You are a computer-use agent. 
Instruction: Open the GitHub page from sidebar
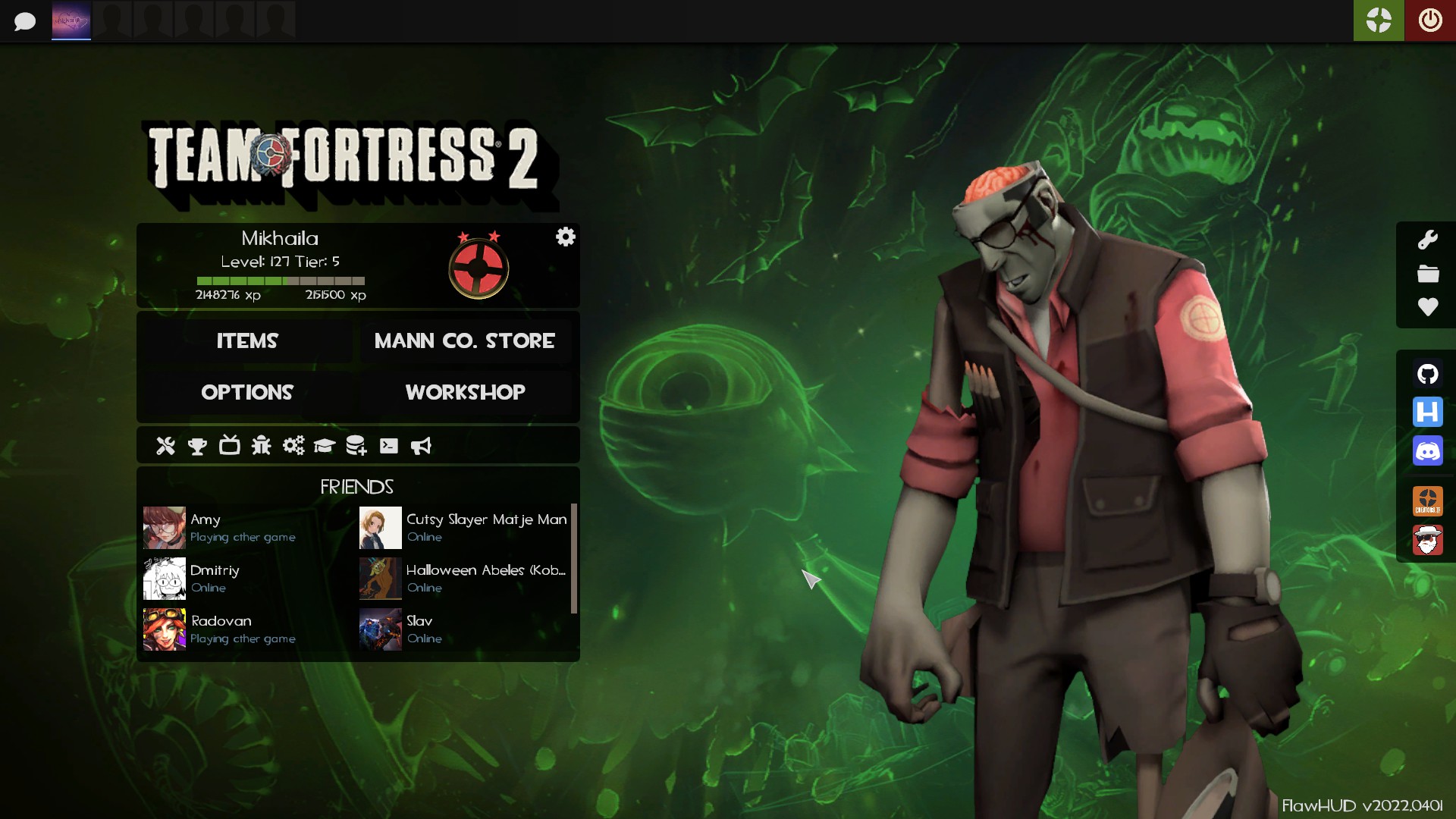pos(1429,374)
